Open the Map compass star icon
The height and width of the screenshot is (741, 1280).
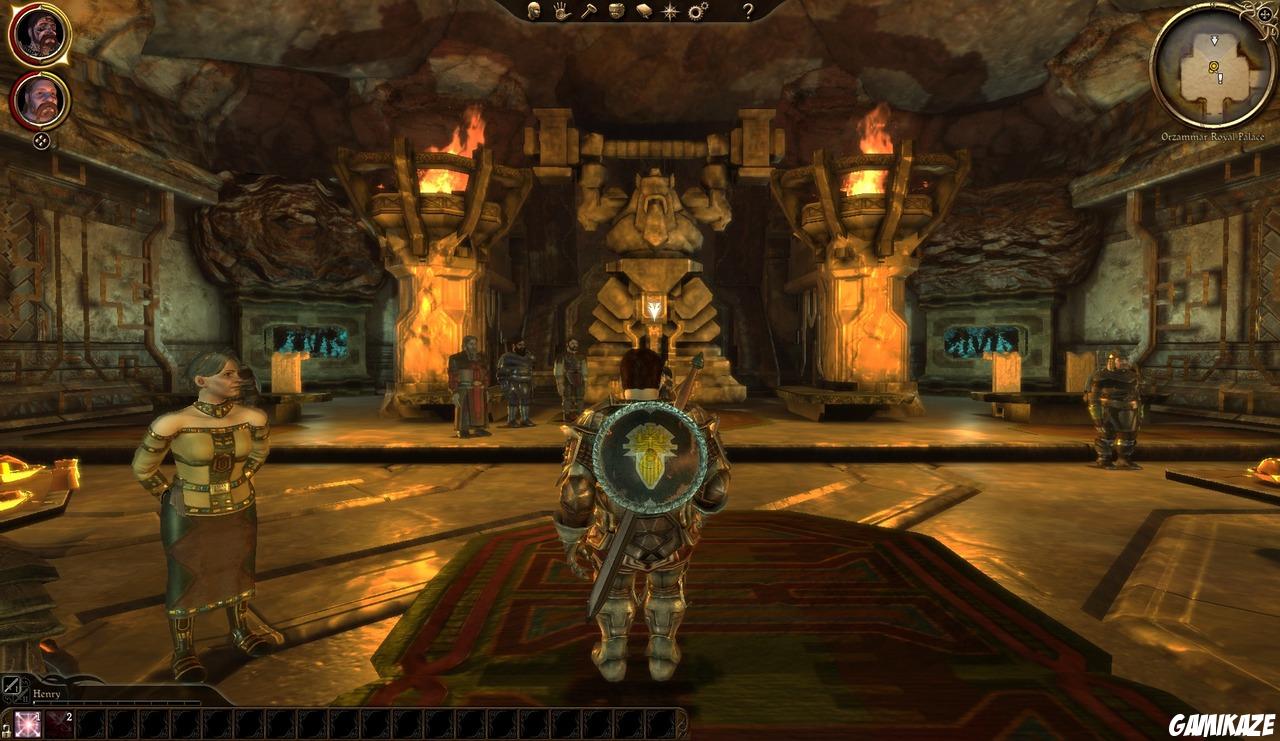670,11
